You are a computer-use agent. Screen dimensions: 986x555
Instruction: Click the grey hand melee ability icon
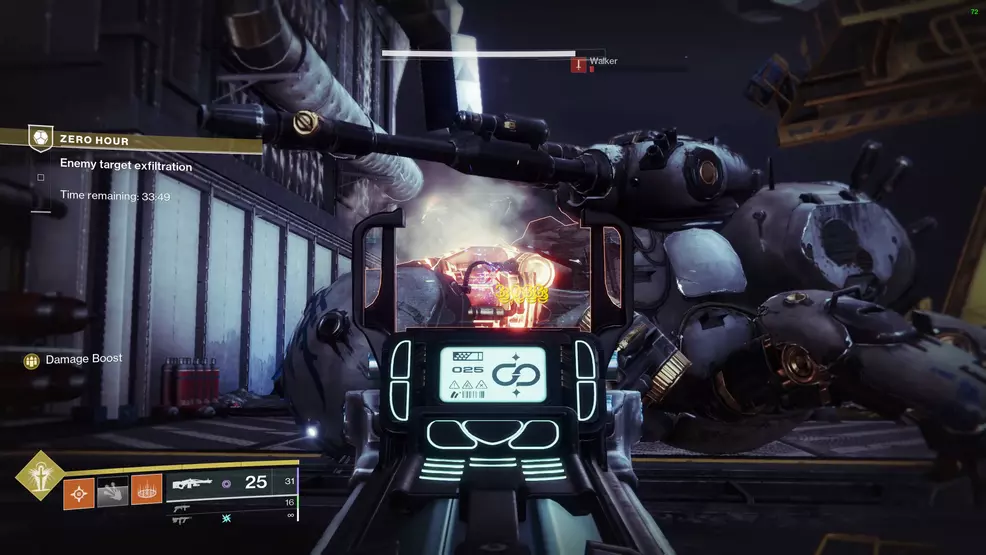(x=112, y=491)
